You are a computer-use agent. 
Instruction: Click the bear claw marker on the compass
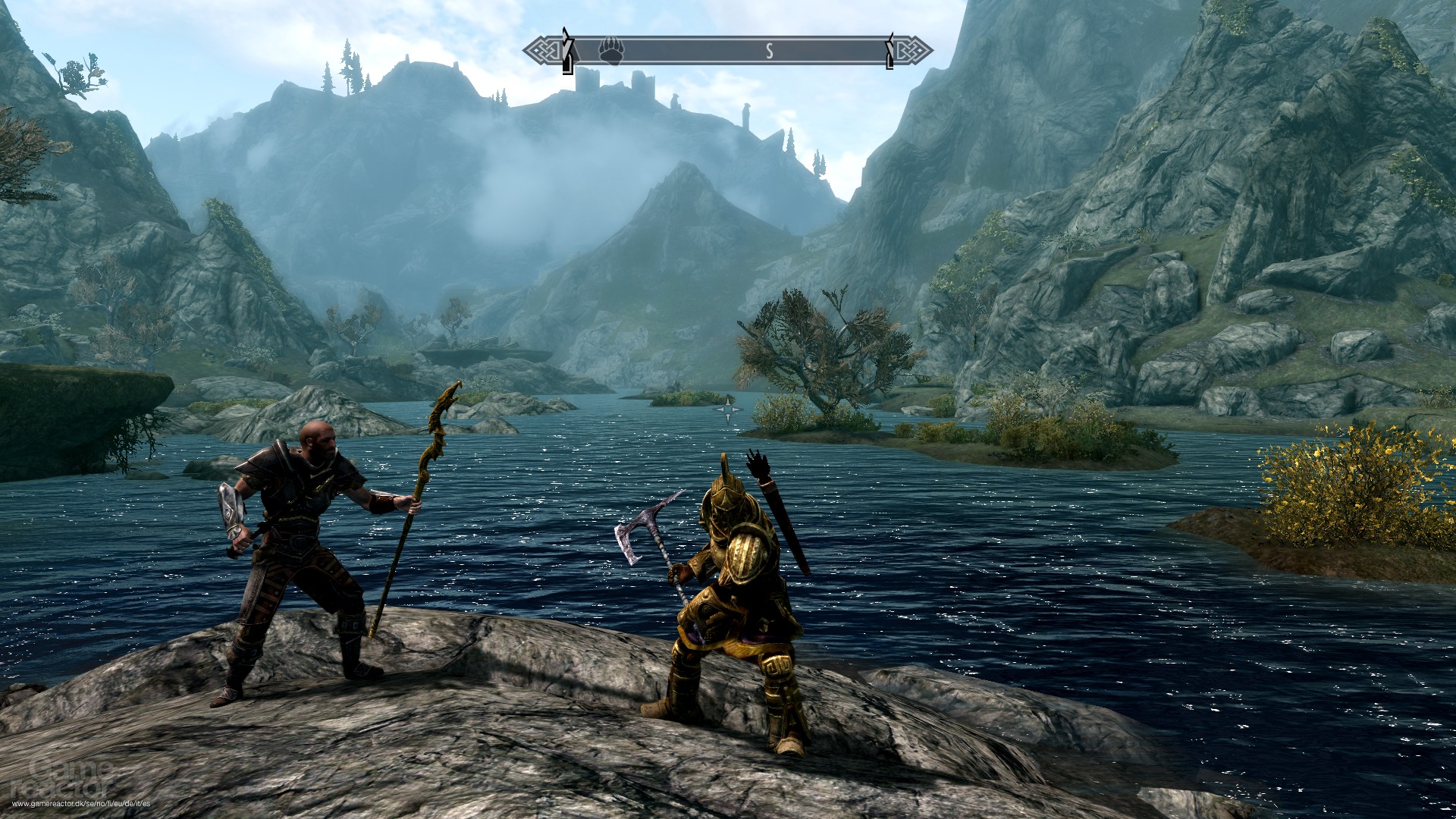tap(612, 50)
